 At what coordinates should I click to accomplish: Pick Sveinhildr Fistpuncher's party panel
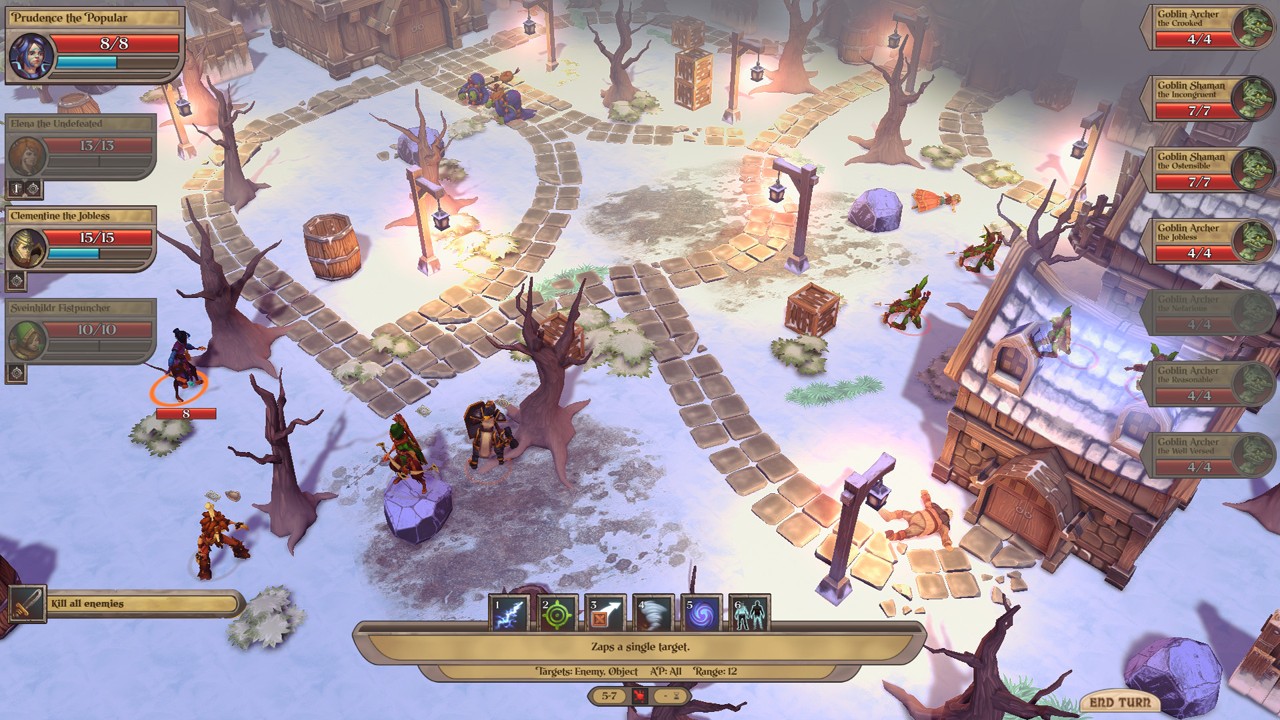click(81, 331)
